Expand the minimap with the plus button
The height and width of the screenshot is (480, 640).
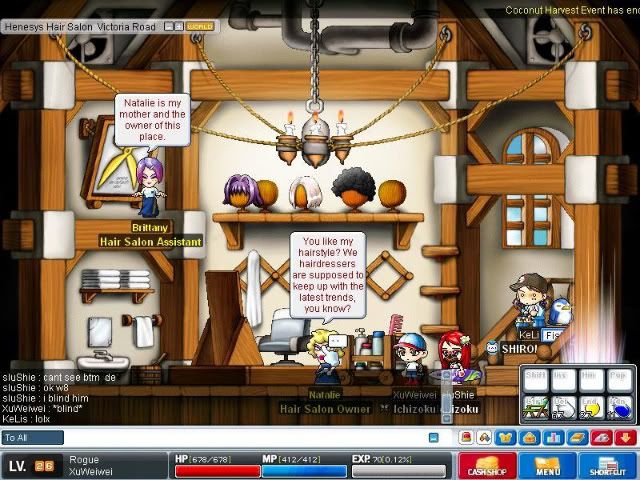(177, 26)
